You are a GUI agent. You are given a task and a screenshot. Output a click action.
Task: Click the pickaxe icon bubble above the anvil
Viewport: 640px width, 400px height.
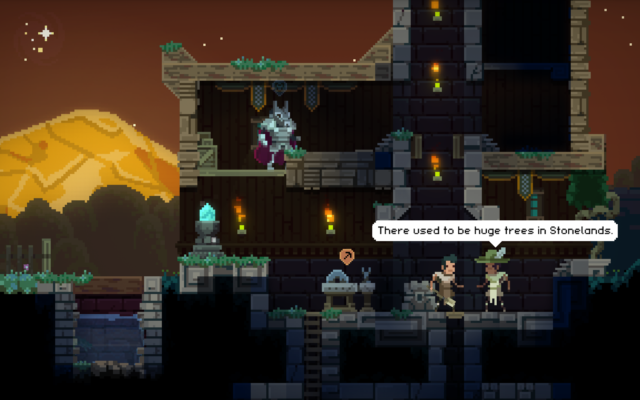pos(346,257)
